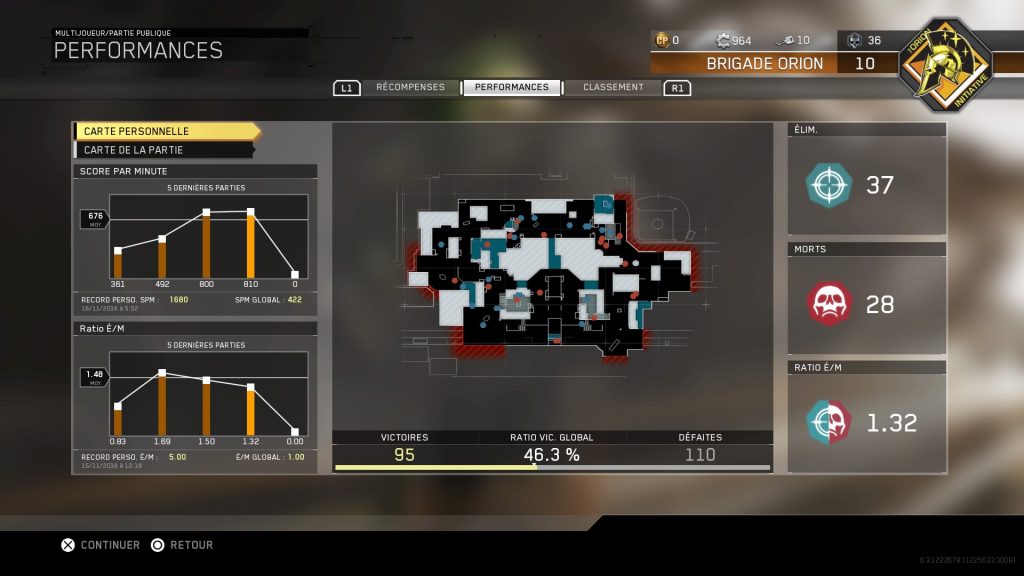This screenshot has height=576, width=1024.
Task: Select the Performances tab
Action: click(511, 87)
